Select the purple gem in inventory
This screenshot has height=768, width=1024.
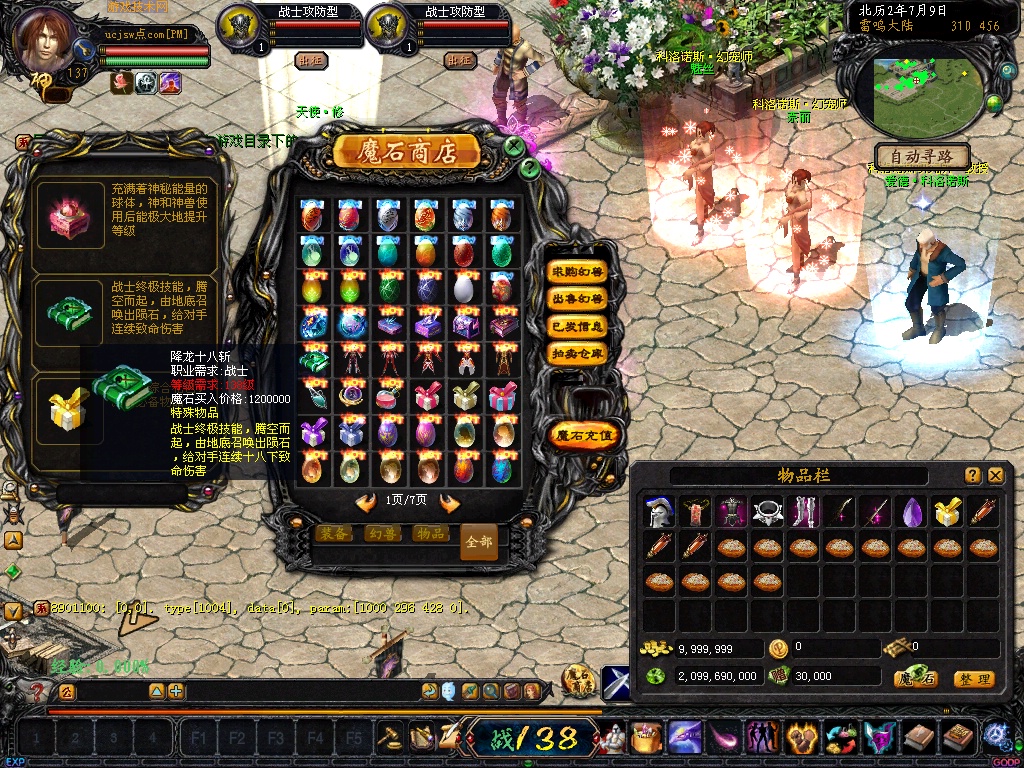[x=911, y=512]
